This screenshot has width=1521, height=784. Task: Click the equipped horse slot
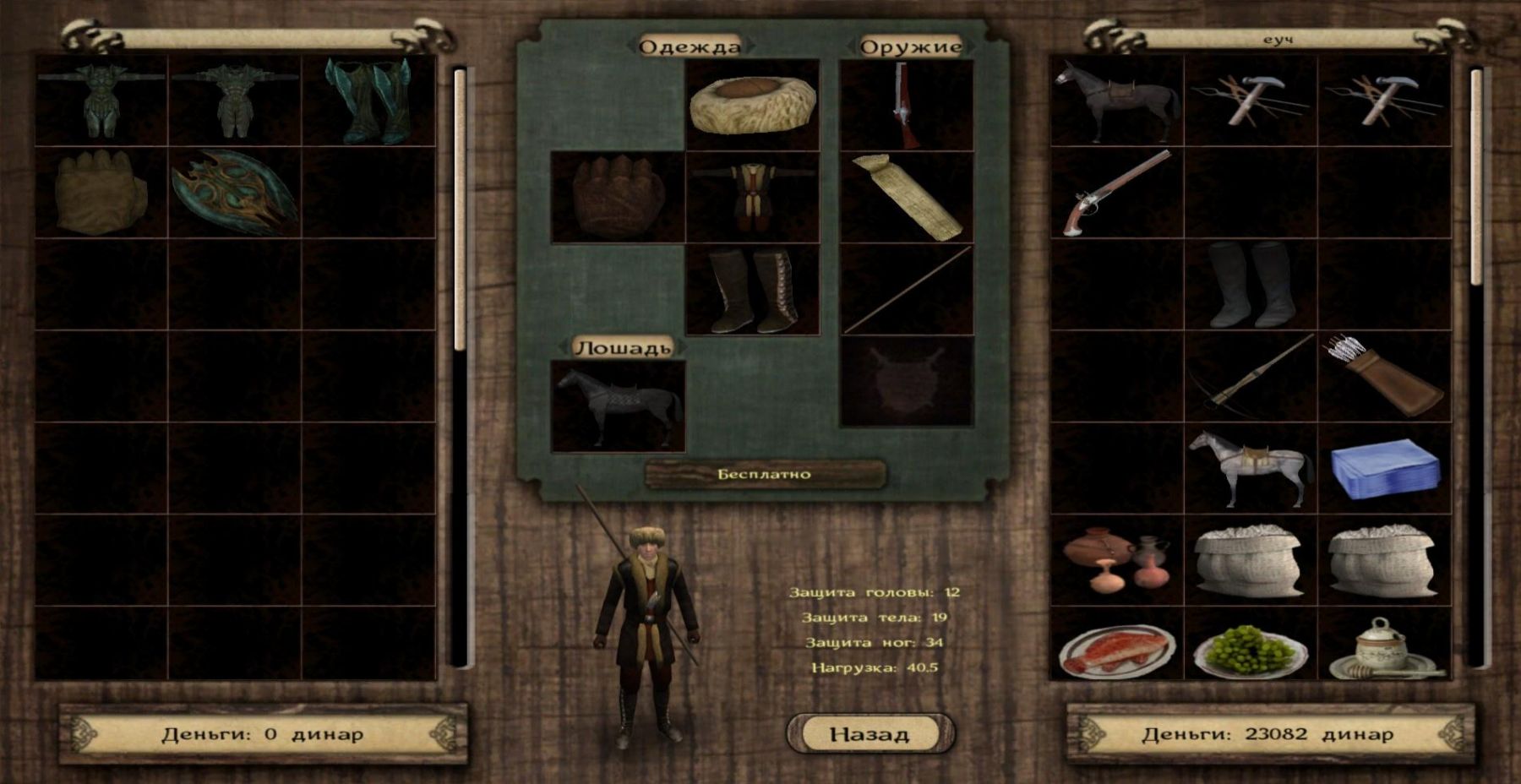click(x=618, y=406)
